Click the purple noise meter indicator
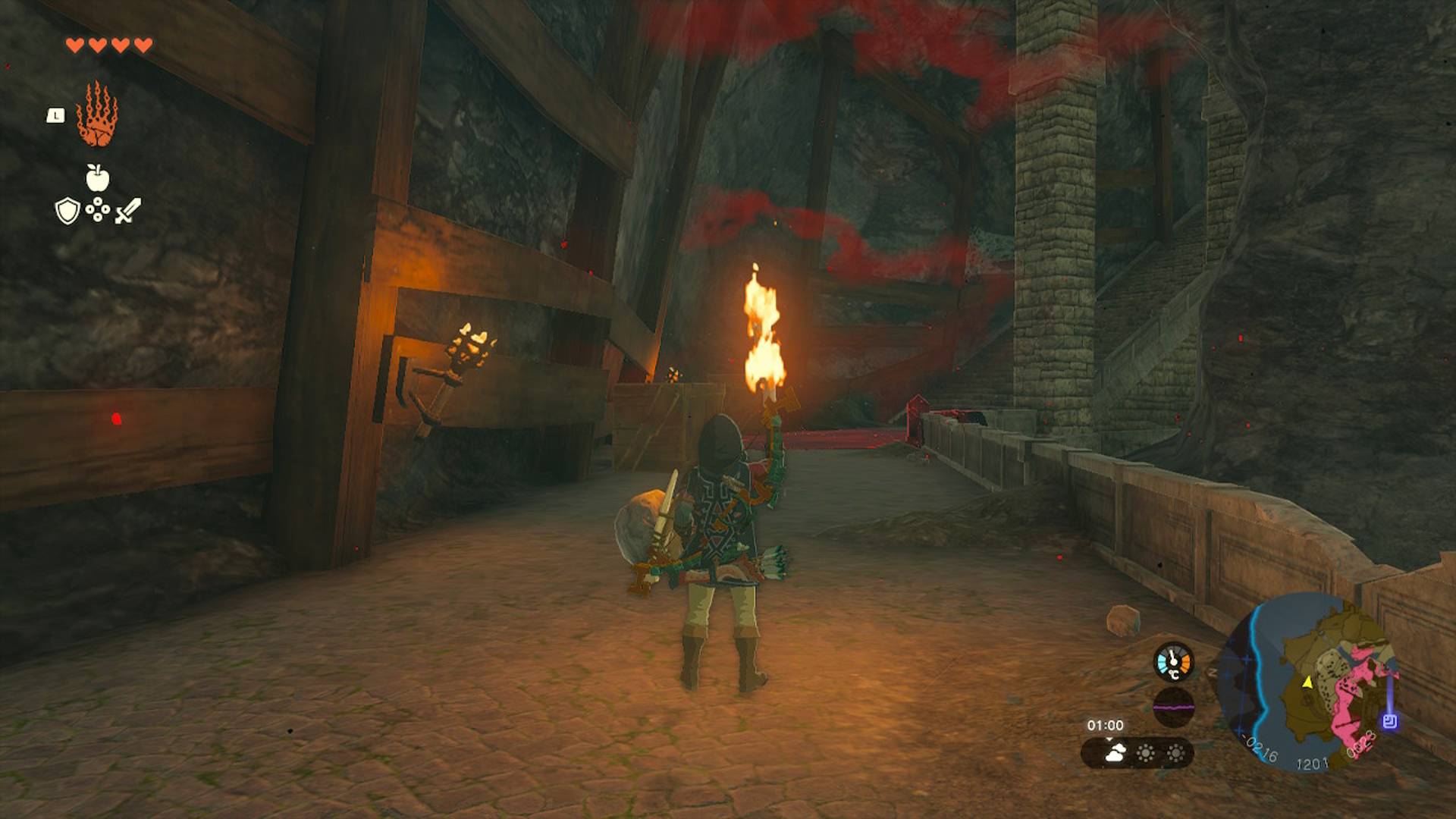The image size is (1456, 819). point(1173,708)
